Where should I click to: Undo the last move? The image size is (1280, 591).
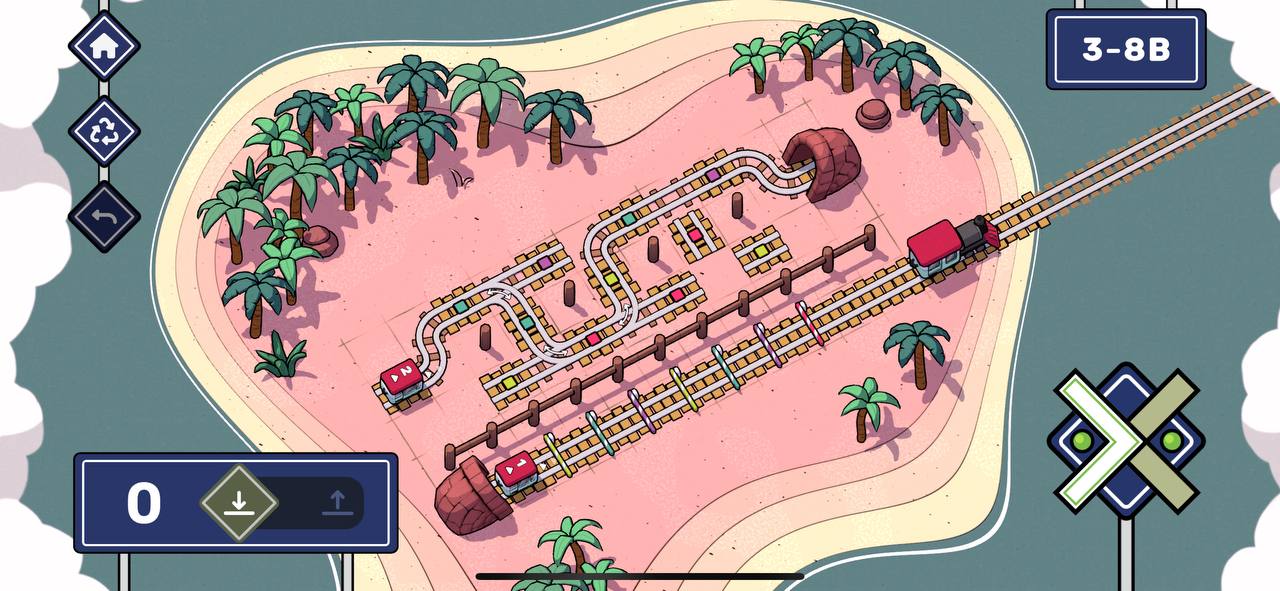pos(104,216)
